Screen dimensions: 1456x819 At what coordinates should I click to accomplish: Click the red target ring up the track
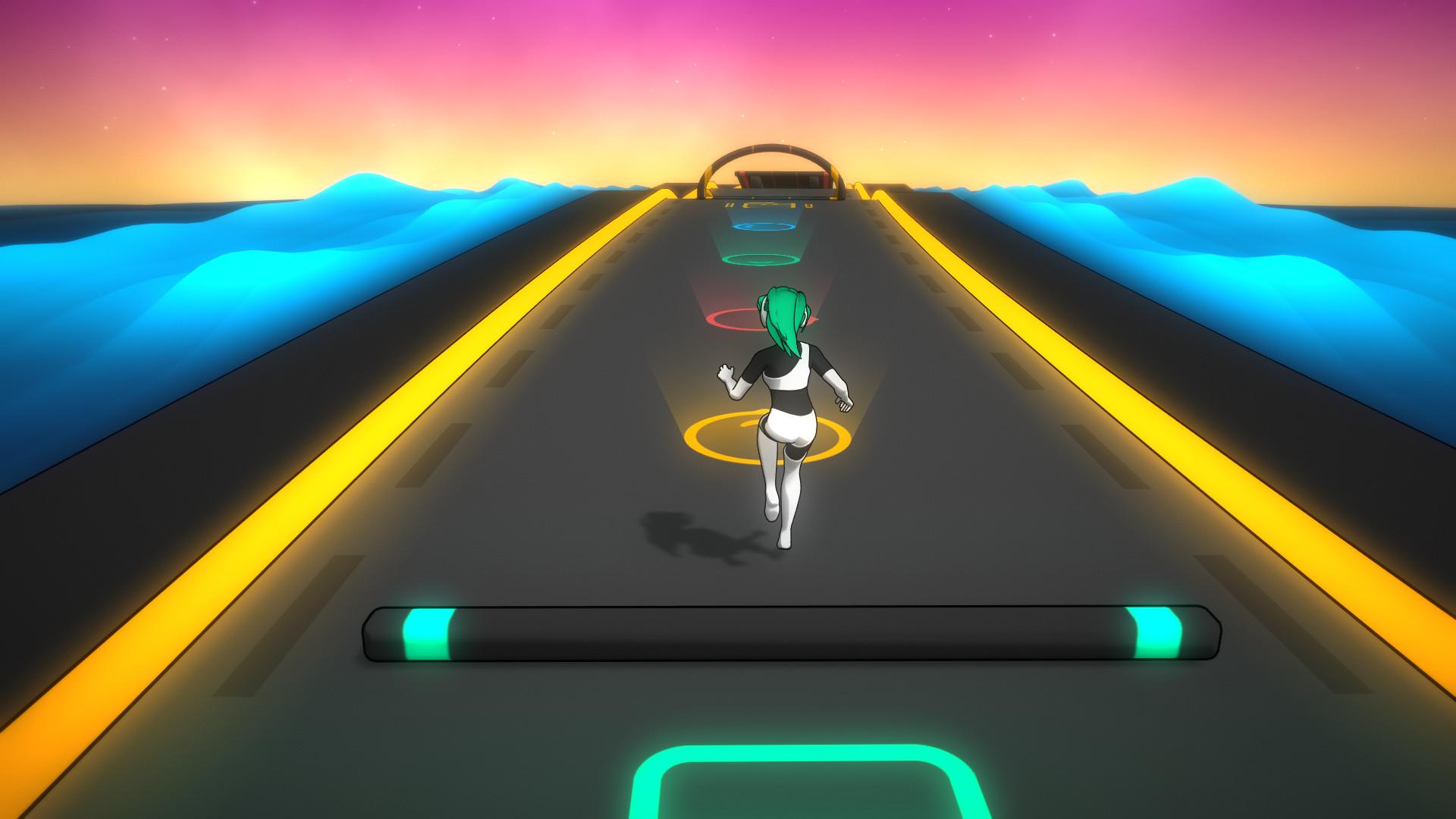(x=732, y=318)
